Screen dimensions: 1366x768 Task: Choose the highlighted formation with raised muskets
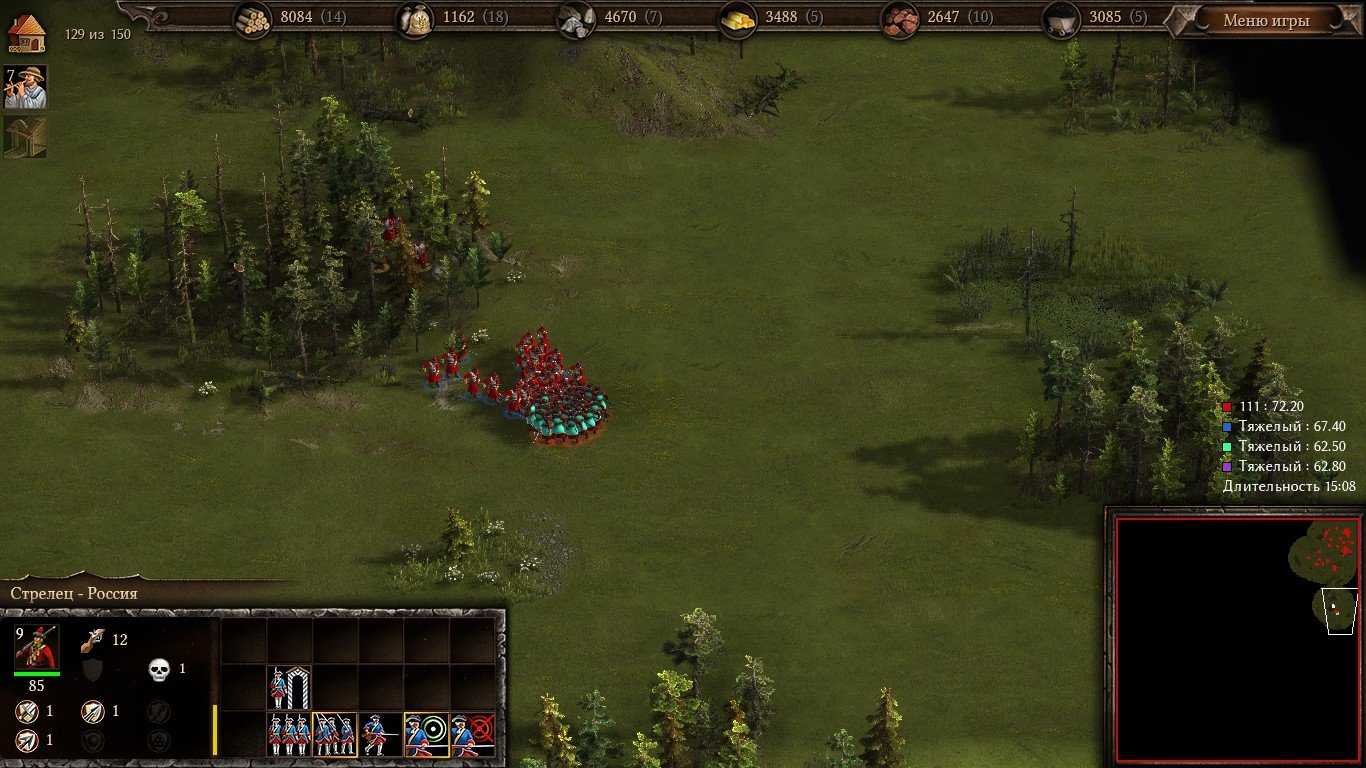335,734
